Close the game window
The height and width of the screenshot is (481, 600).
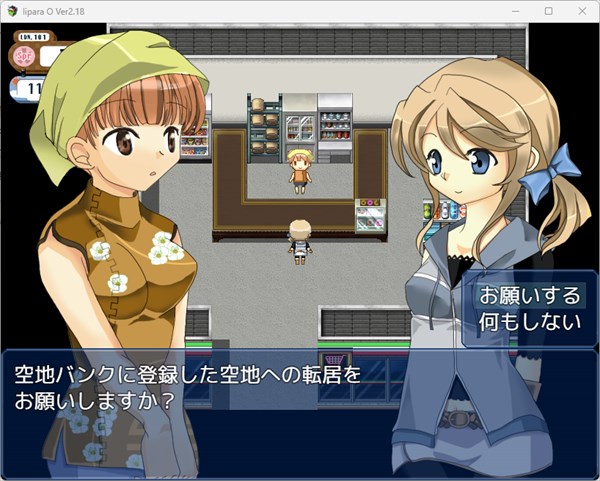580,10
